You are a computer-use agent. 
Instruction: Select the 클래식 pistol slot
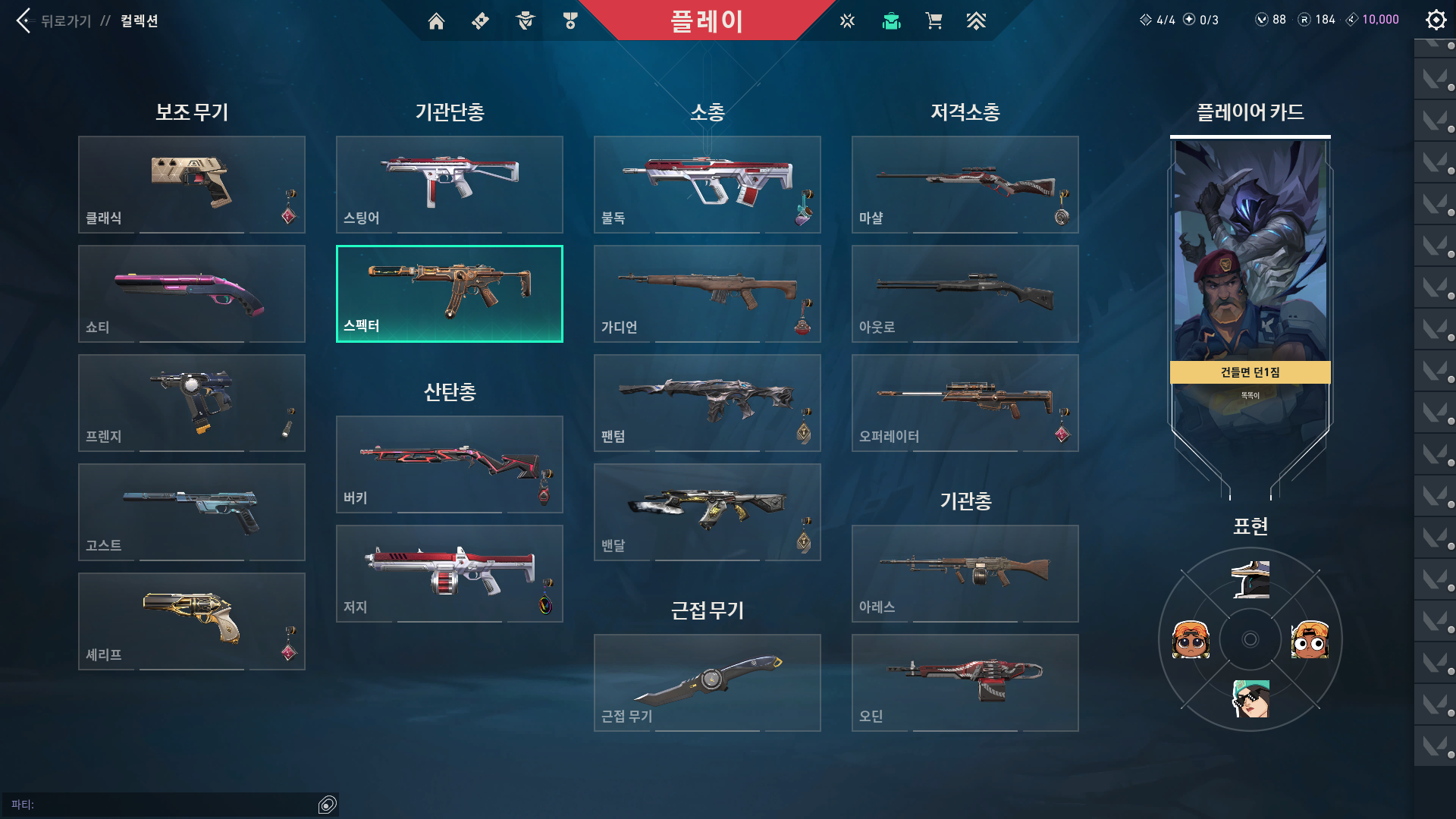192,184
